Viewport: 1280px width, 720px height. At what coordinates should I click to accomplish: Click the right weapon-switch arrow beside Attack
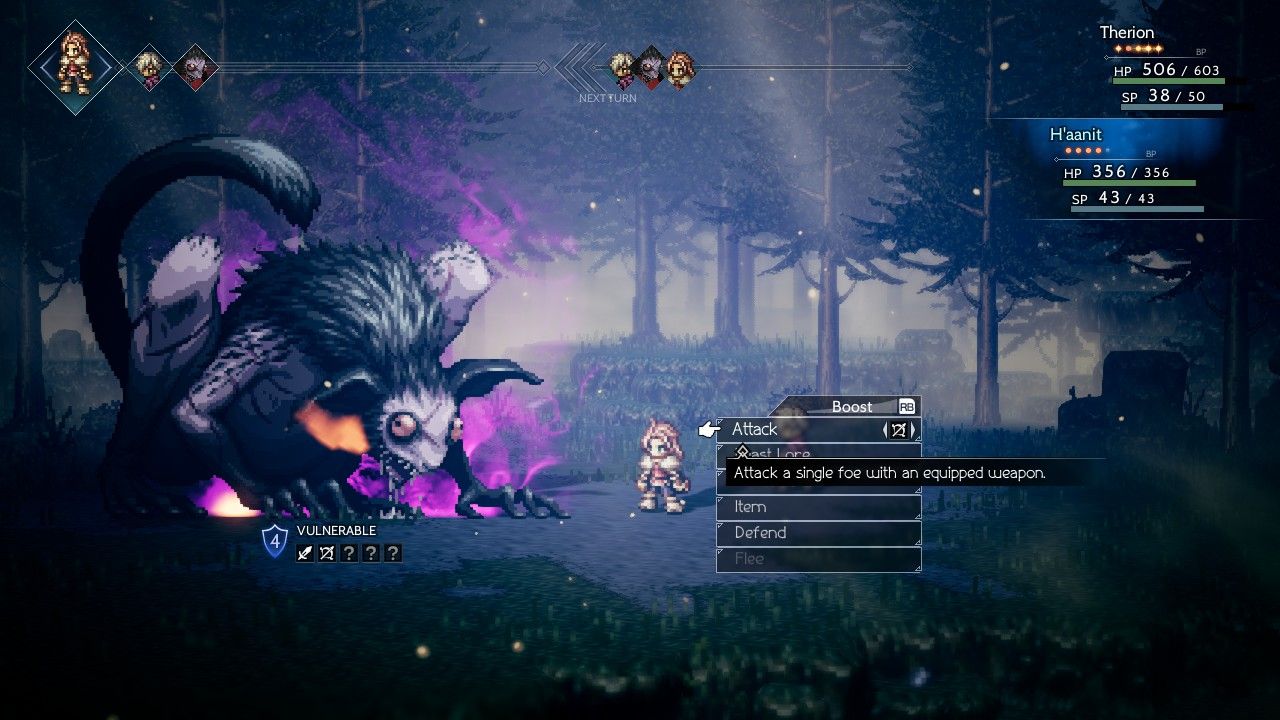click(x=913, y=430)
